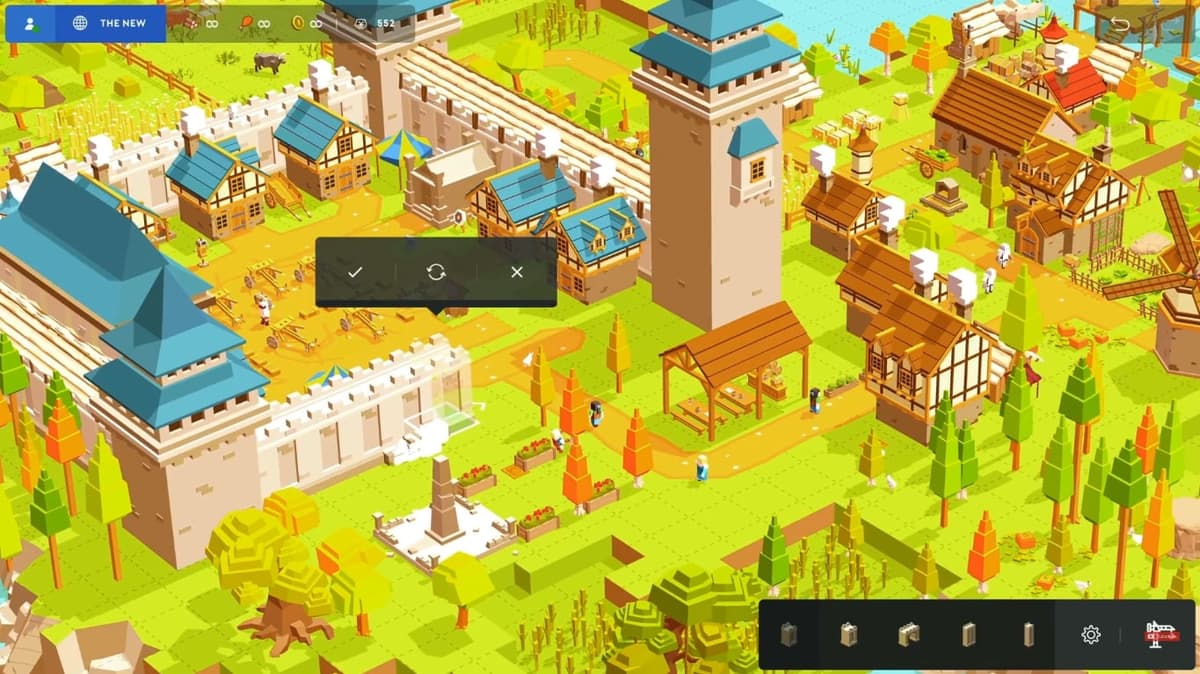Select the dark stone tower building piece
The width and height of the screenshot is (1200, 674).
click(x=789, y=634)
